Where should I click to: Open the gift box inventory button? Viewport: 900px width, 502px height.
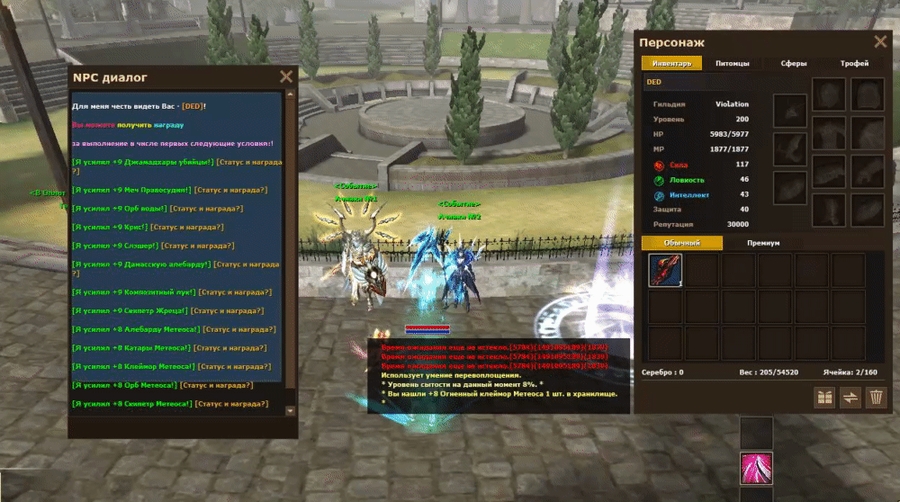tap(824, 397)
